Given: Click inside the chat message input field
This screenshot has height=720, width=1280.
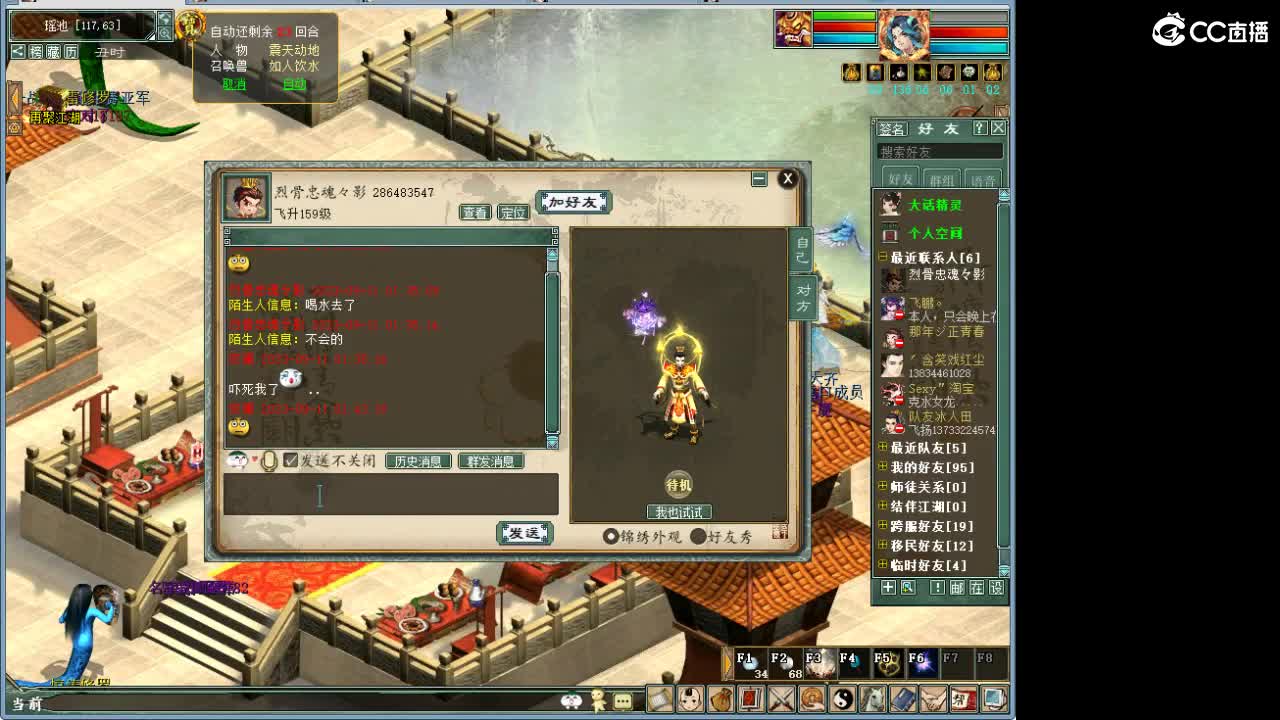Looking at the screenshot, I should click(x=390, y=493).
